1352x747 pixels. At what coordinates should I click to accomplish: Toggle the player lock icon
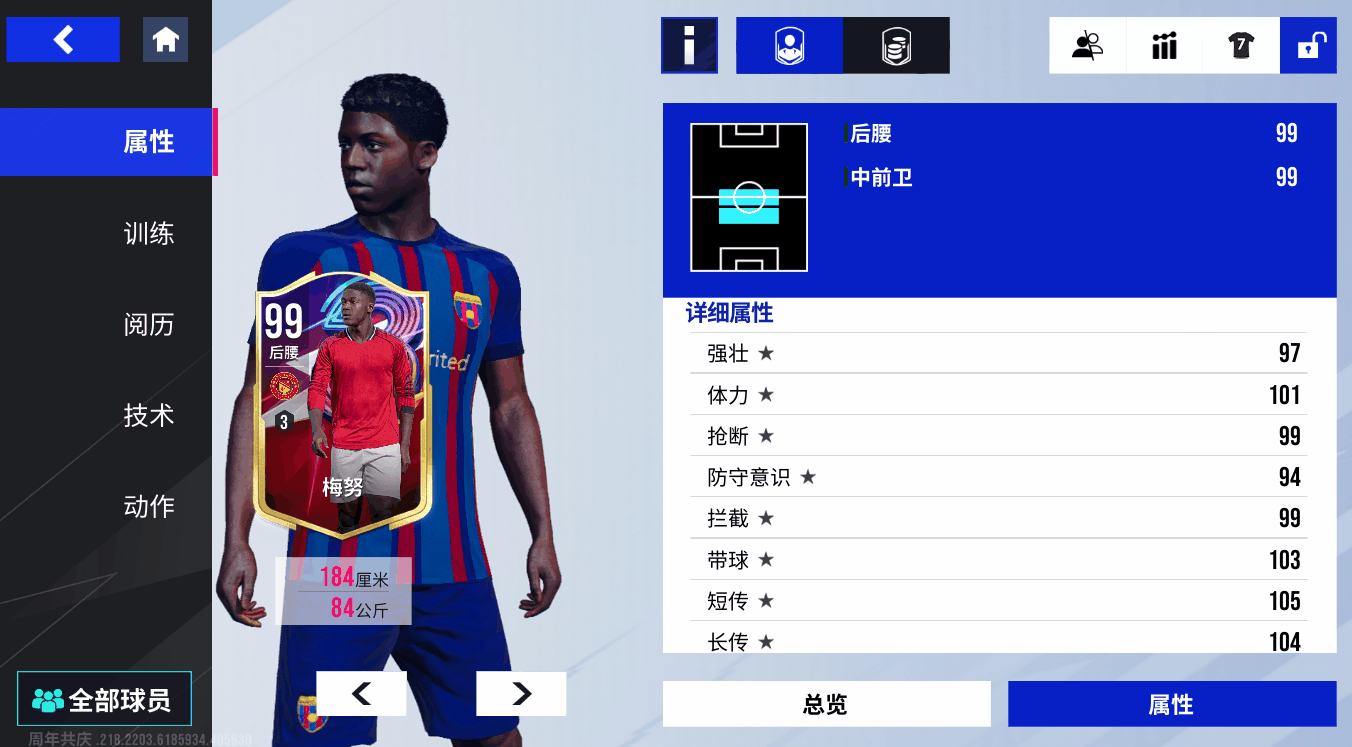tap(1308, 46)
